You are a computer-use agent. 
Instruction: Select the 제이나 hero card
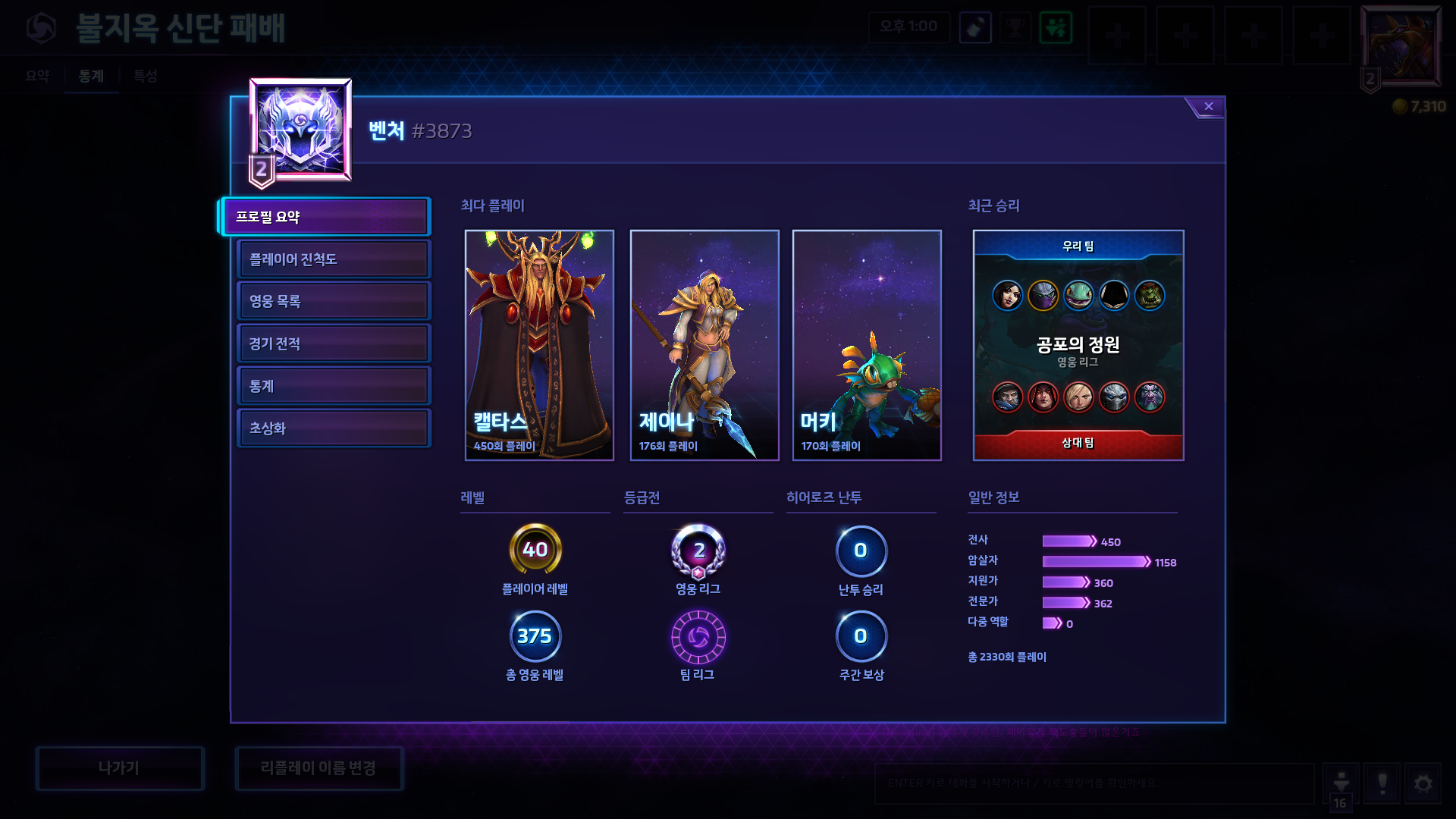[x=704, y=345]
